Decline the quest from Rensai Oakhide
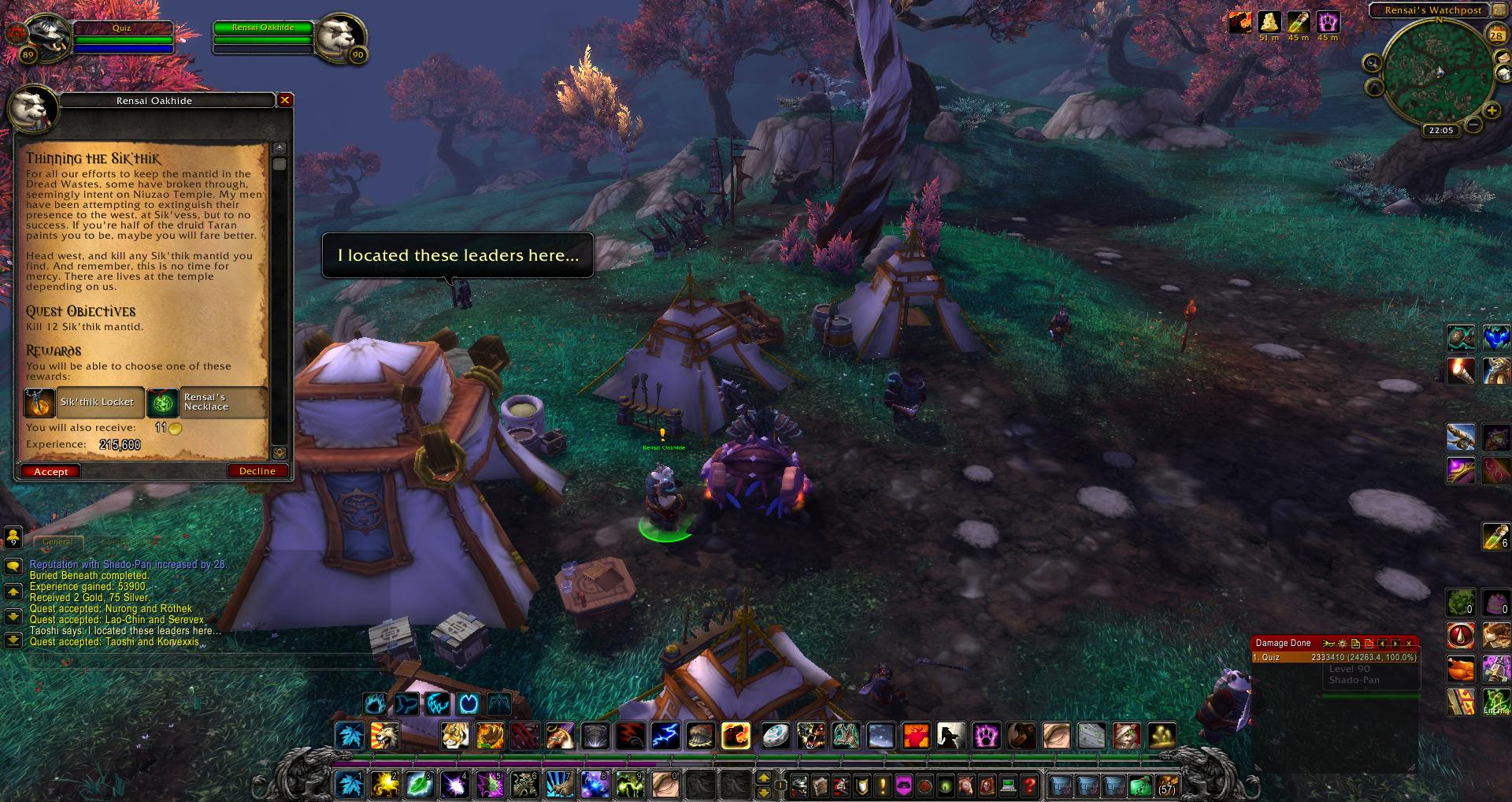 (257, 471)
